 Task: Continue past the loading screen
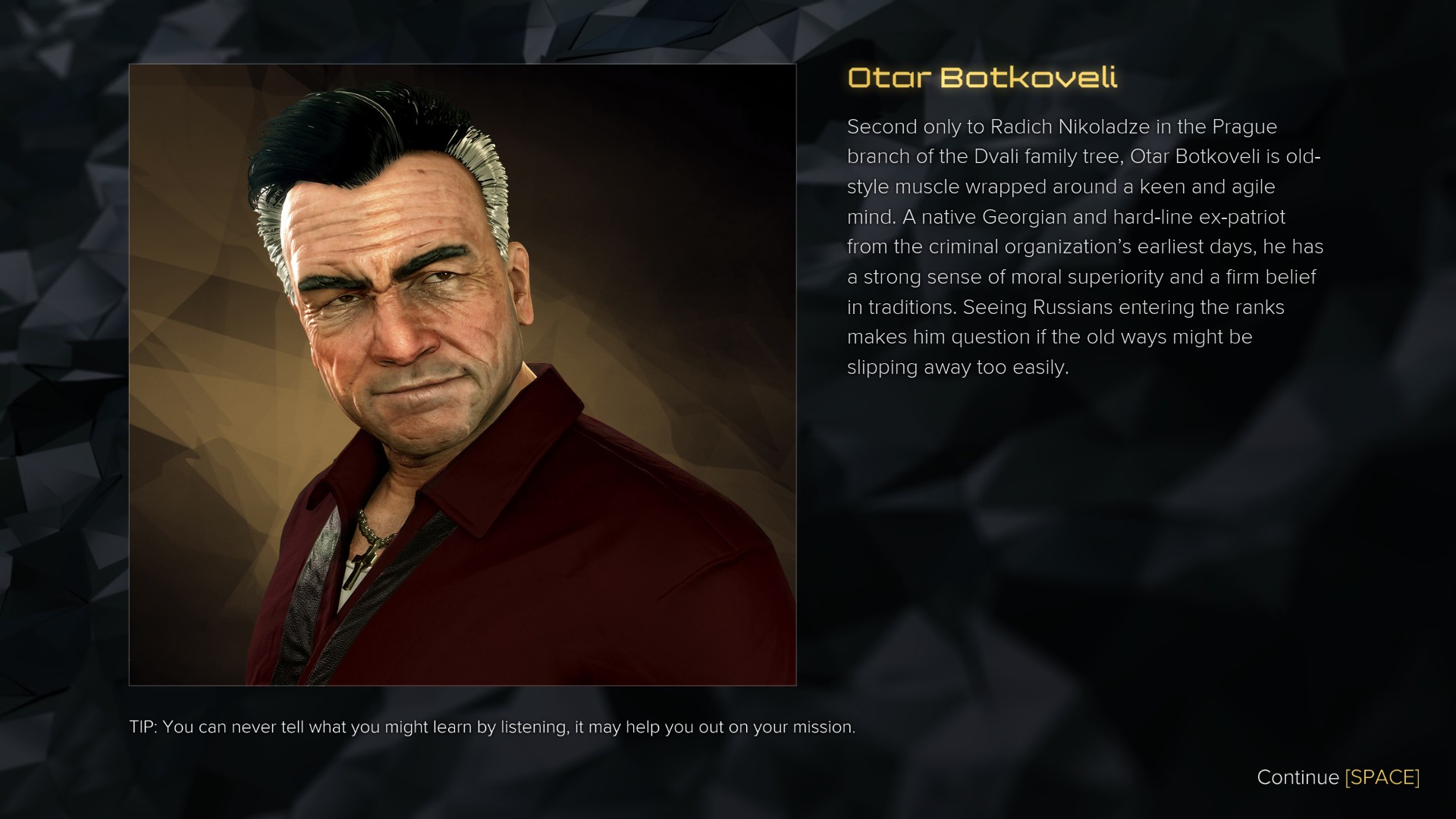pos(1338,777)
